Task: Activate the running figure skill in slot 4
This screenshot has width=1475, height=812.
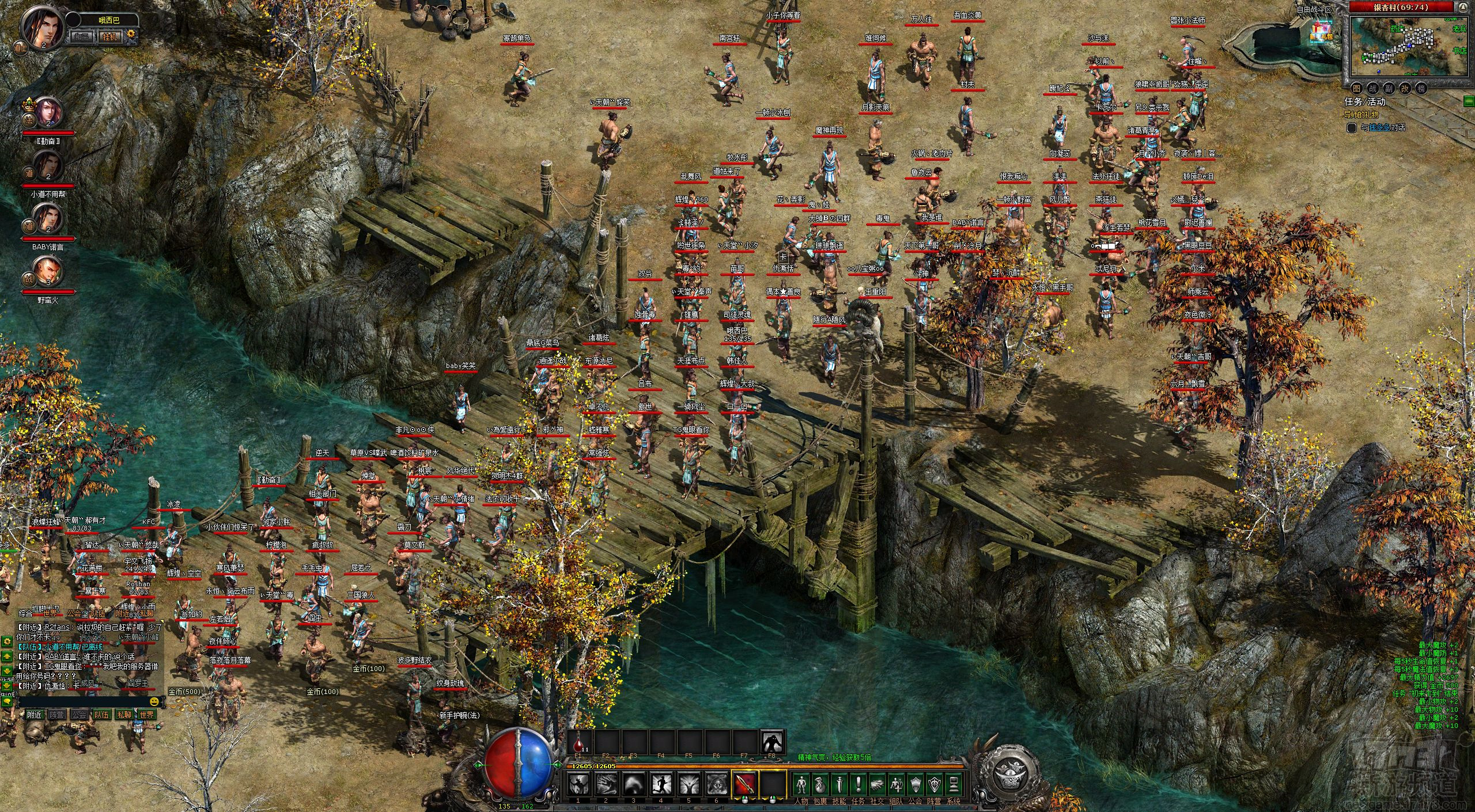Action: pos(660,784)
